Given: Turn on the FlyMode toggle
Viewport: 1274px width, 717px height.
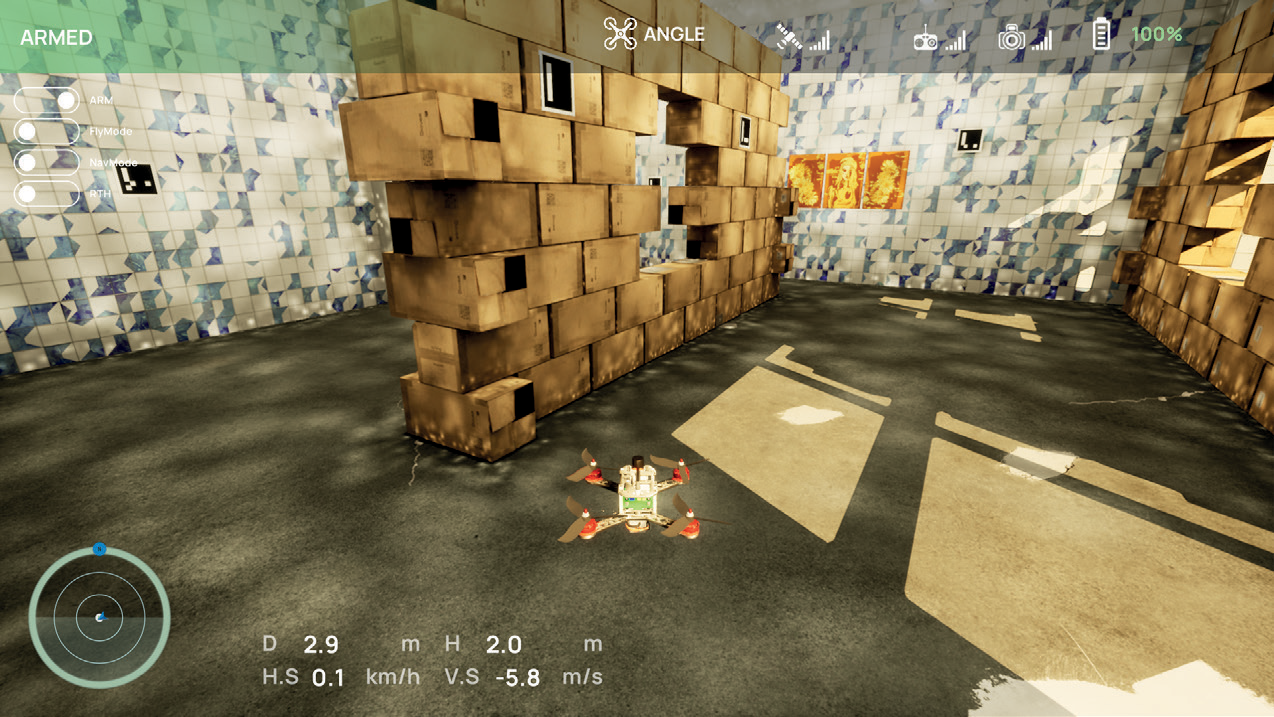Looking at the screenshot, I should (47, 132).
